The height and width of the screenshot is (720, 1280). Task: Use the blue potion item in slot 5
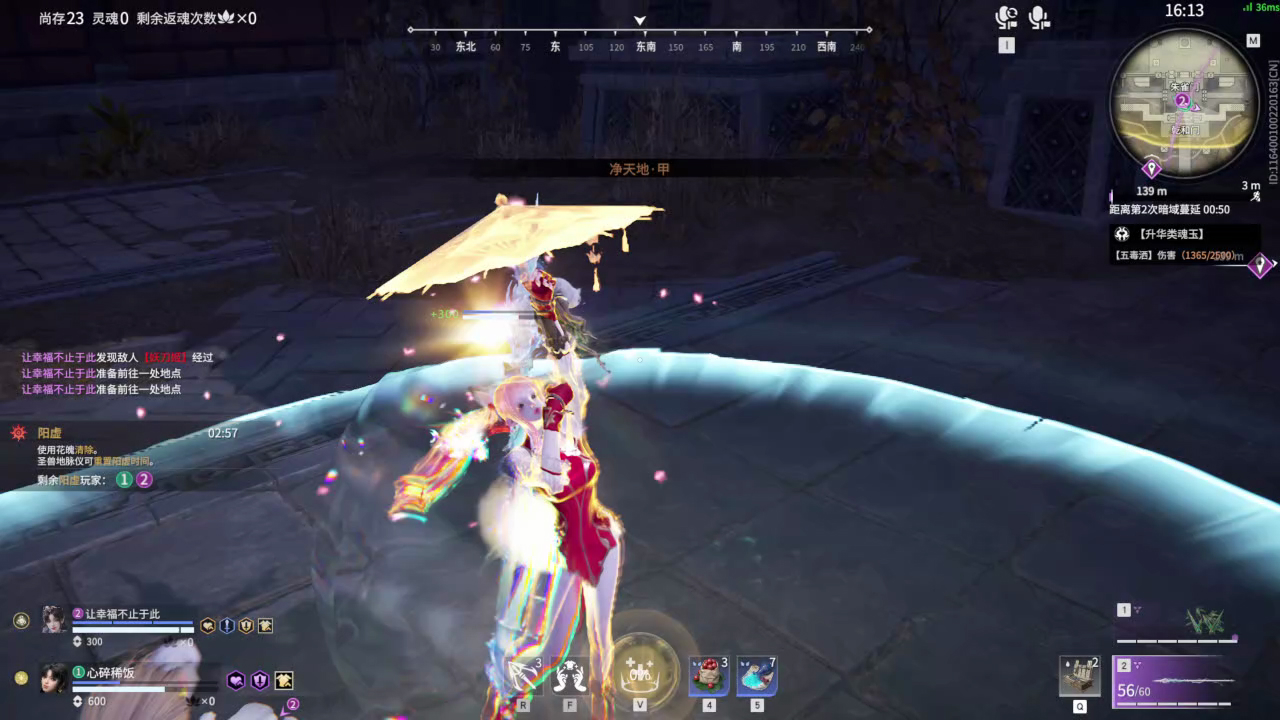tap(755, 676)
